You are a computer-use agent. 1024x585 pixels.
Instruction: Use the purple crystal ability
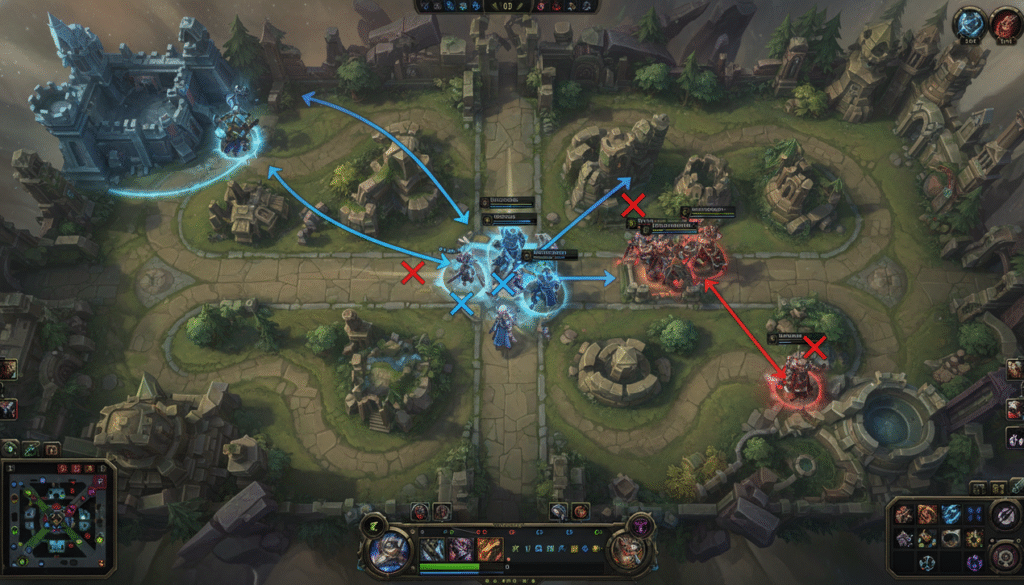tap(462, 549)
